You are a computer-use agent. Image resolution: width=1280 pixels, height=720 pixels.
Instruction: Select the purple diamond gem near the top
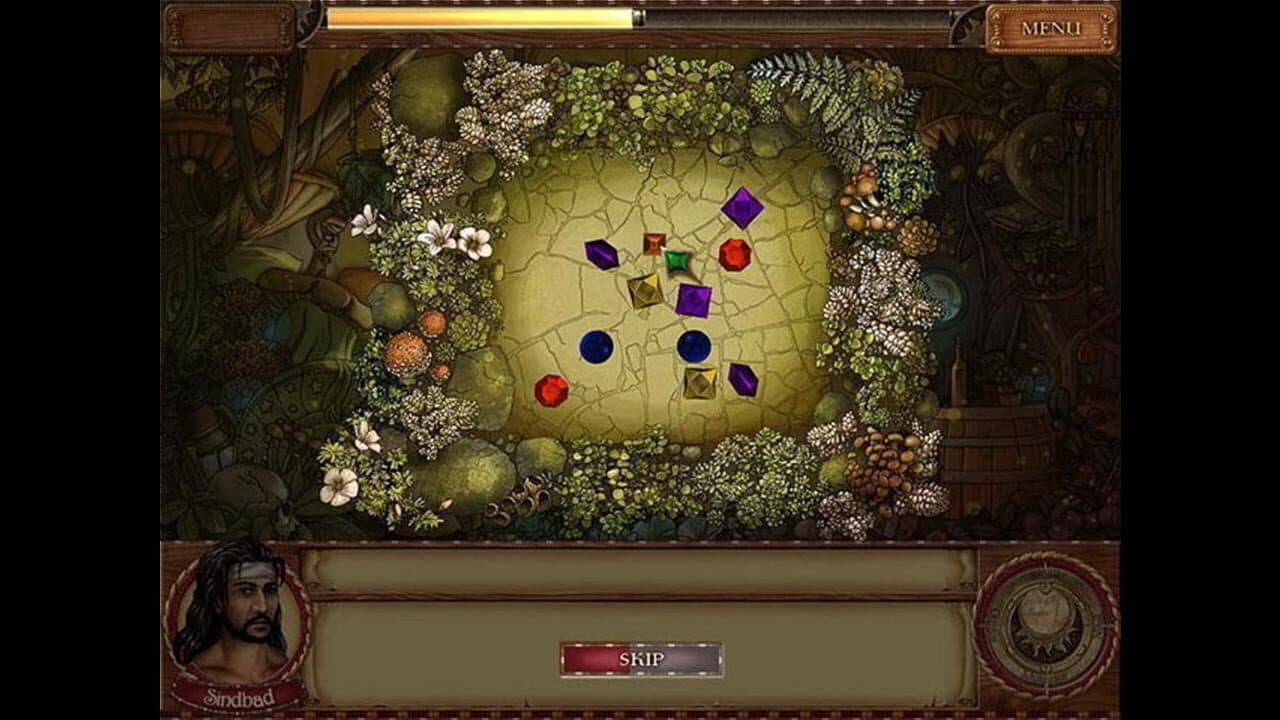pos(741,210)
